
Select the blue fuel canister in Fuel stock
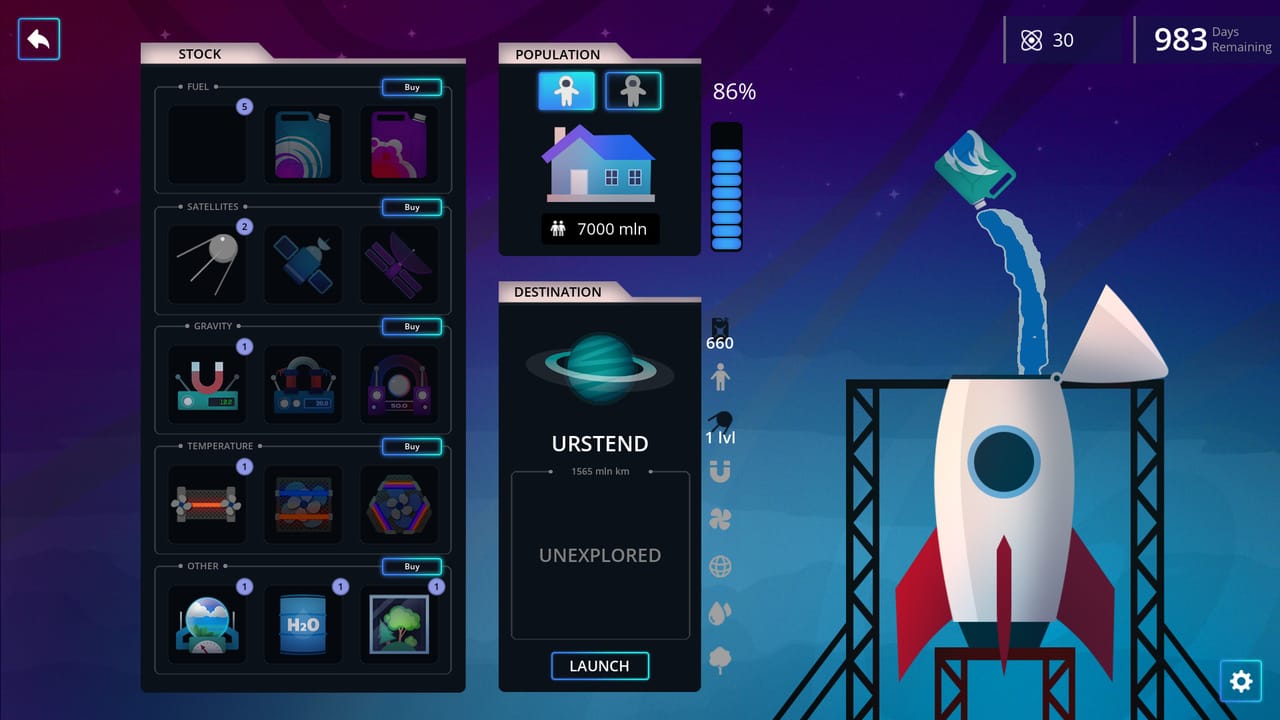click(303, 144)
